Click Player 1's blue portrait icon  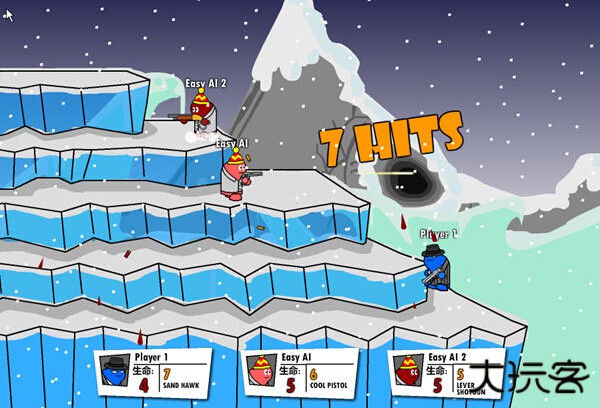point(113,372)
